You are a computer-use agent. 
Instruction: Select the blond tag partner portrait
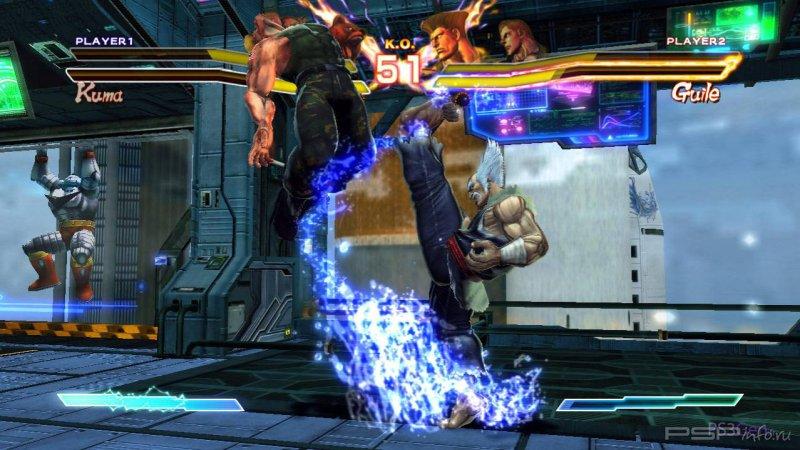click(516, 39)
